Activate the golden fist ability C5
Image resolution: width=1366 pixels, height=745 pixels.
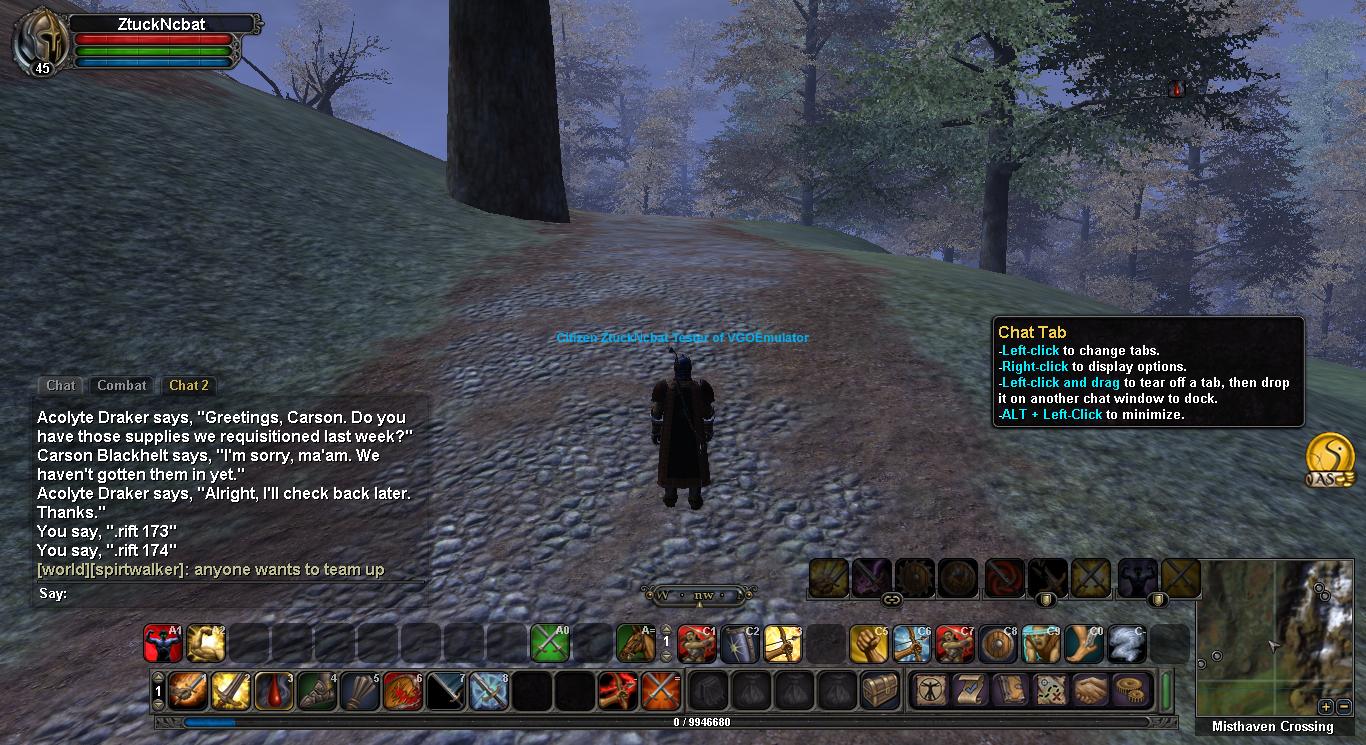tap(869, 644)
